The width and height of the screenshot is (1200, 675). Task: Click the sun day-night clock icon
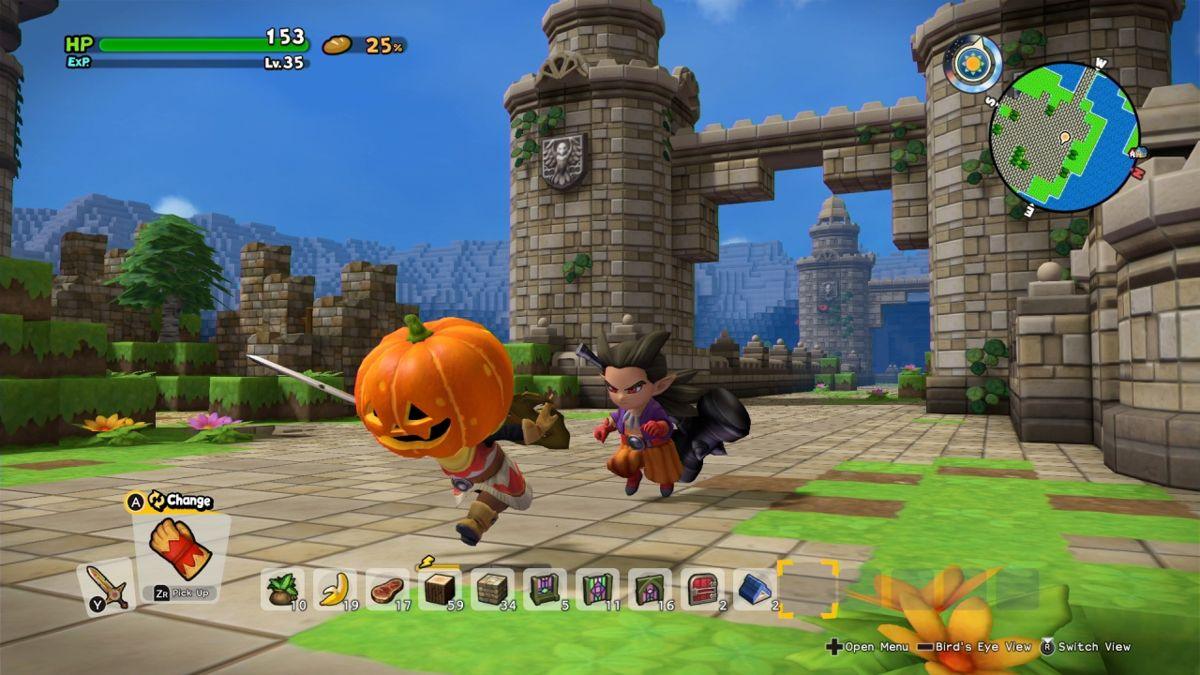[x=971, y=63]
